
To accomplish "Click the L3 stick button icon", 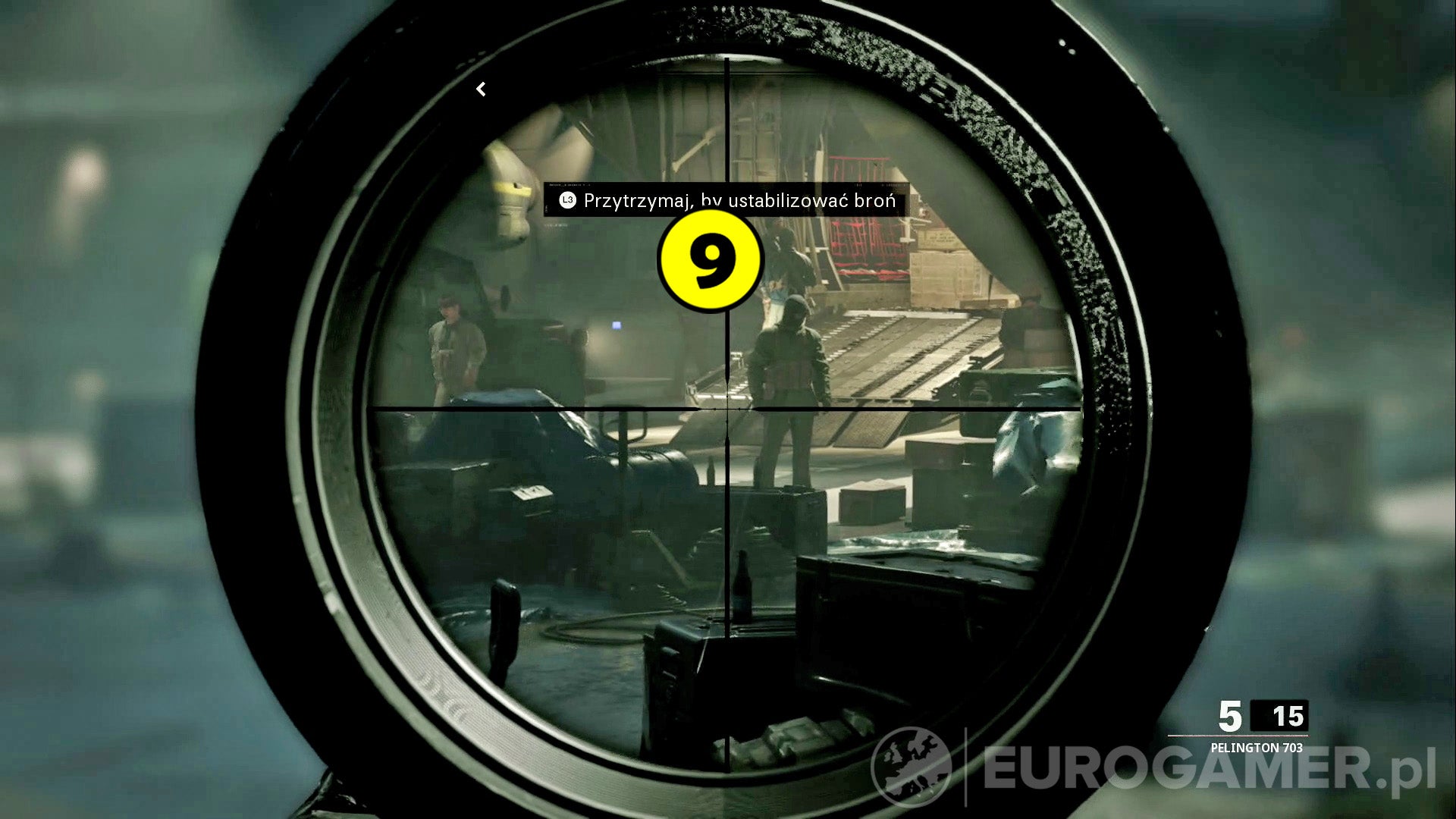I will tap(566, 202).
